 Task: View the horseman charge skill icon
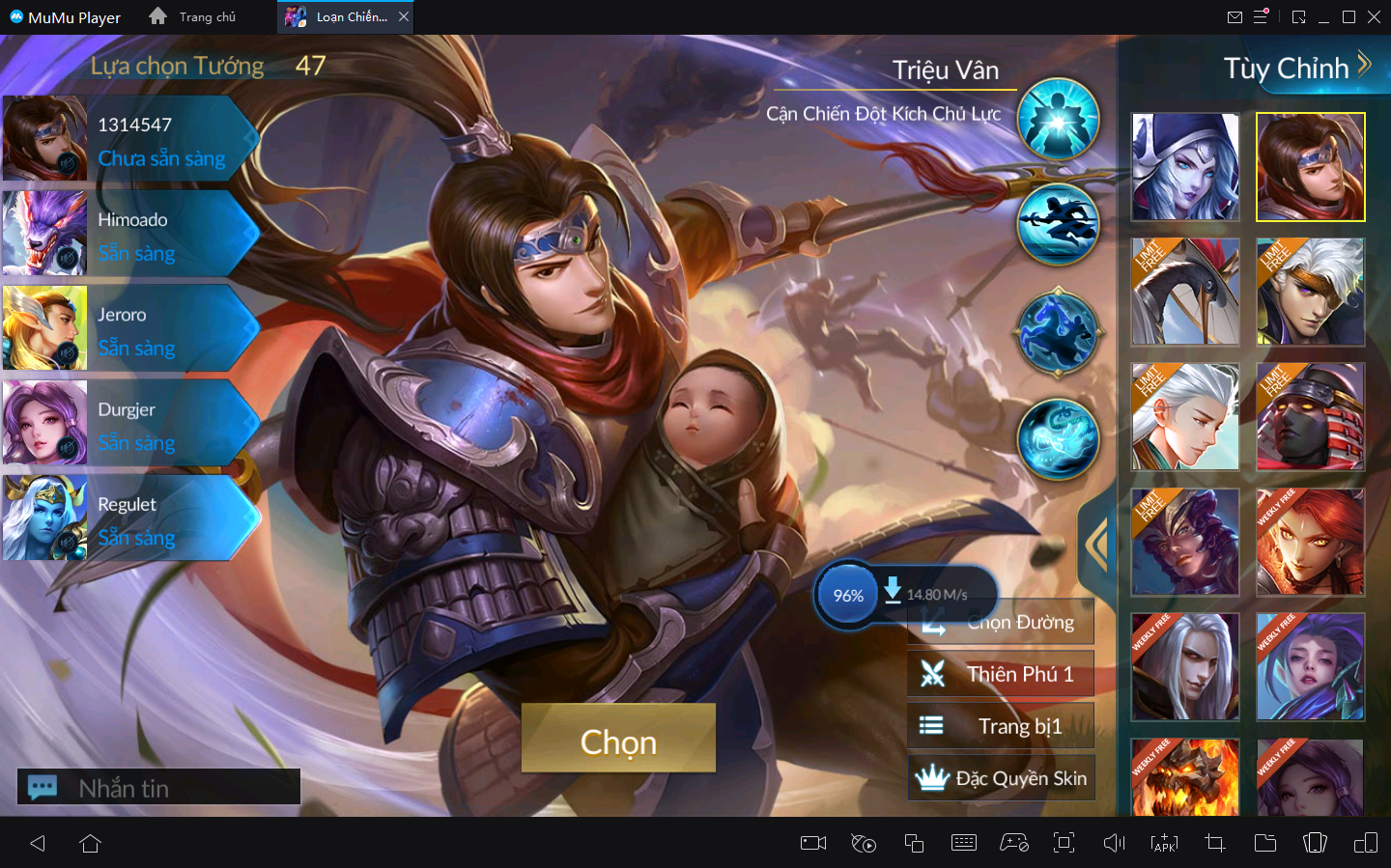tap(1059, 332)
